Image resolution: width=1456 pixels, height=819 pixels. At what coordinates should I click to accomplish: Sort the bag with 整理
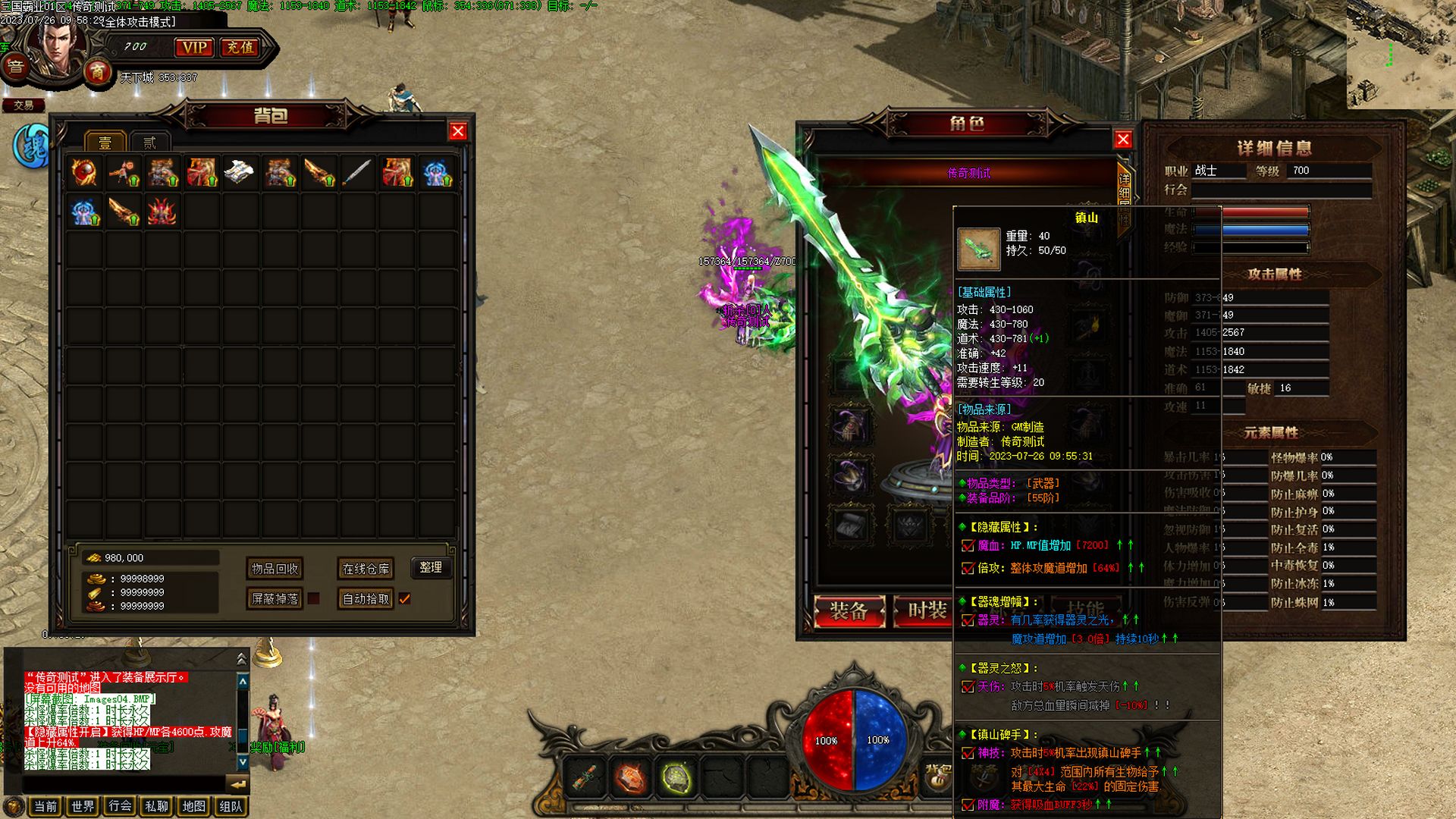pyautogui.click(x=431, y=567)
